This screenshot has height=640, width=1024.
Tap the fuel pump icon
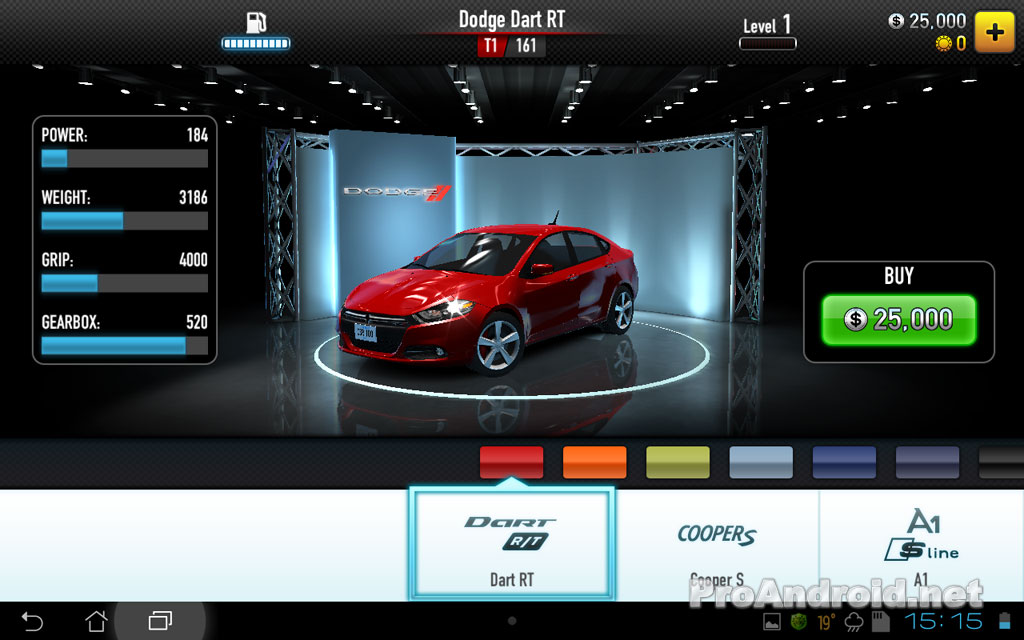tap(256, 22)
